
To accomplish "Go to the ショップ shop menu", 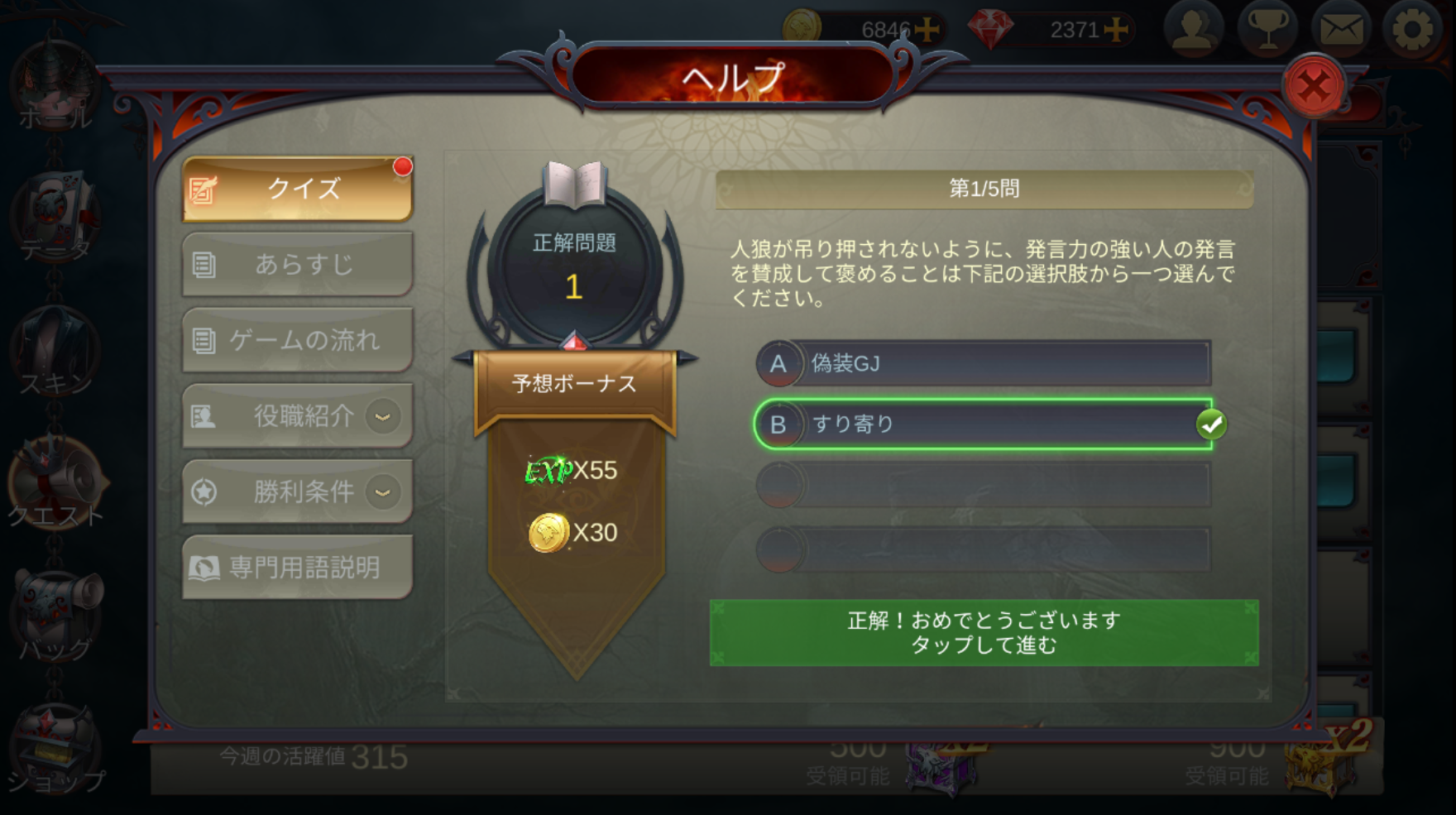I will point(55,753).
